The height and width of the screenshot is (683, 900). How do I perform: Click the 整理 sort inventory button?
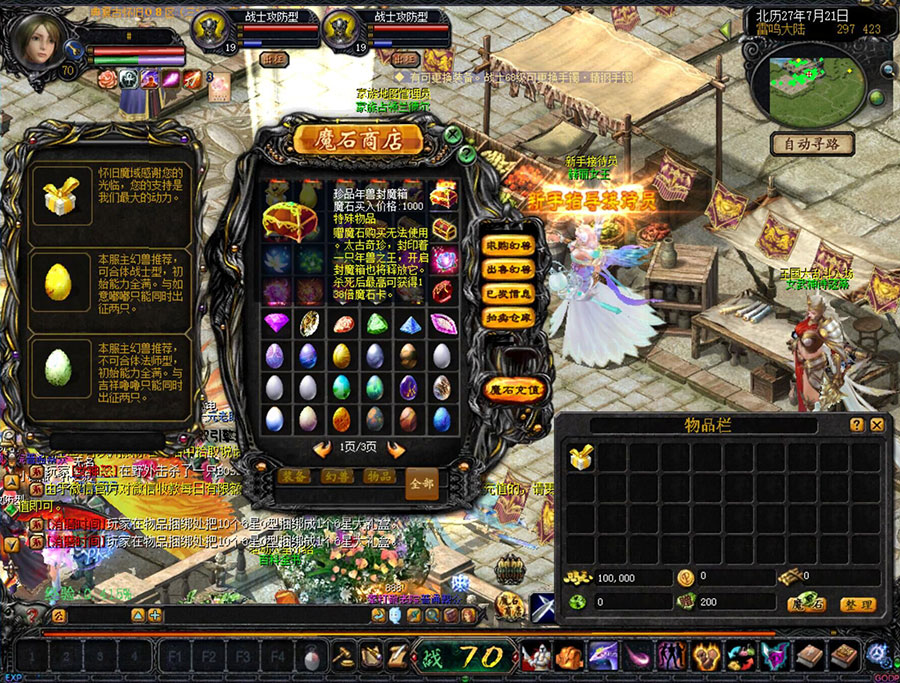(857, 604)
